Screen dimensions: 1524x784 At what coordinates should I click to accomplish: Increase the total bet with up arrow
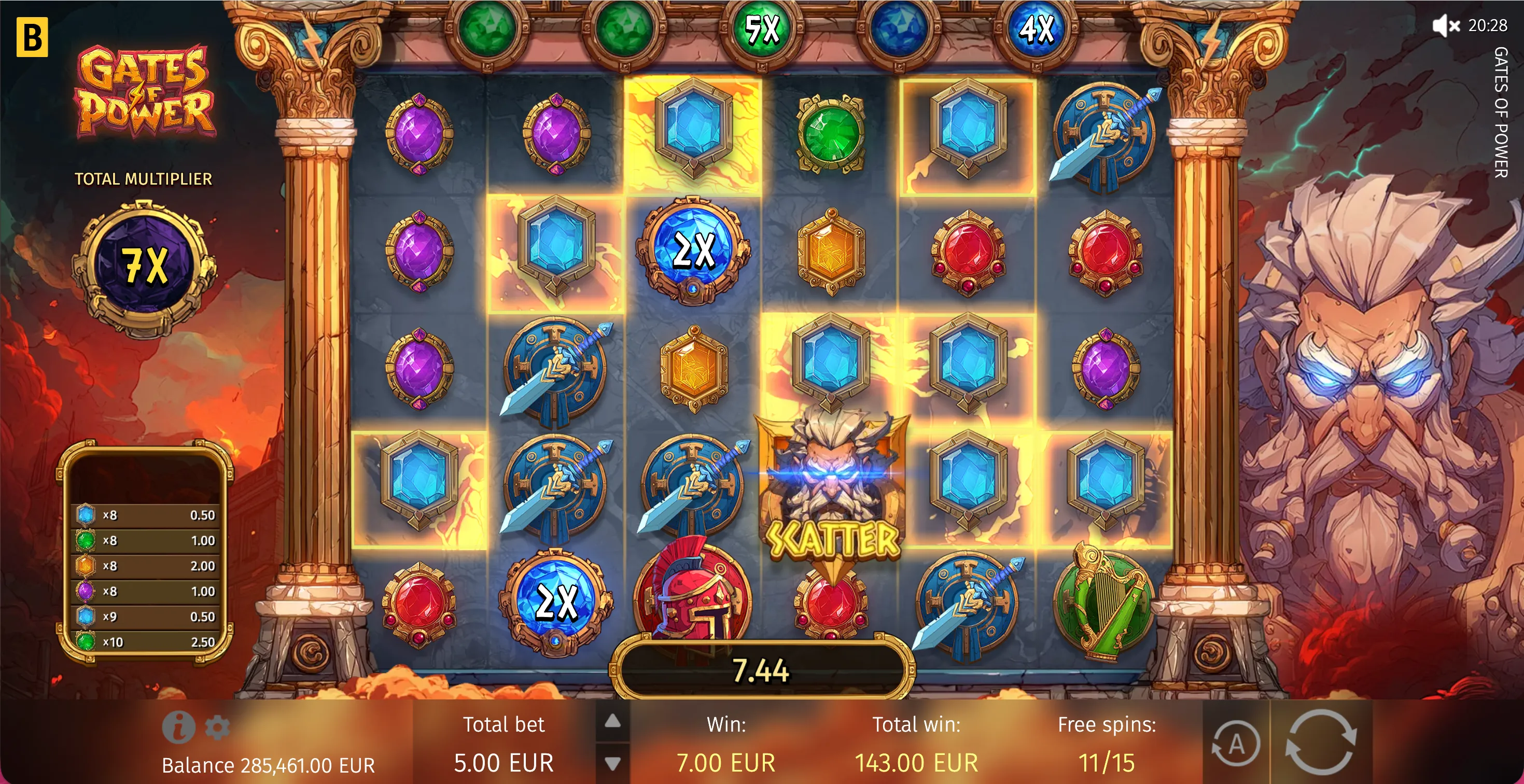pyautogui.click(x=613, y=721)
